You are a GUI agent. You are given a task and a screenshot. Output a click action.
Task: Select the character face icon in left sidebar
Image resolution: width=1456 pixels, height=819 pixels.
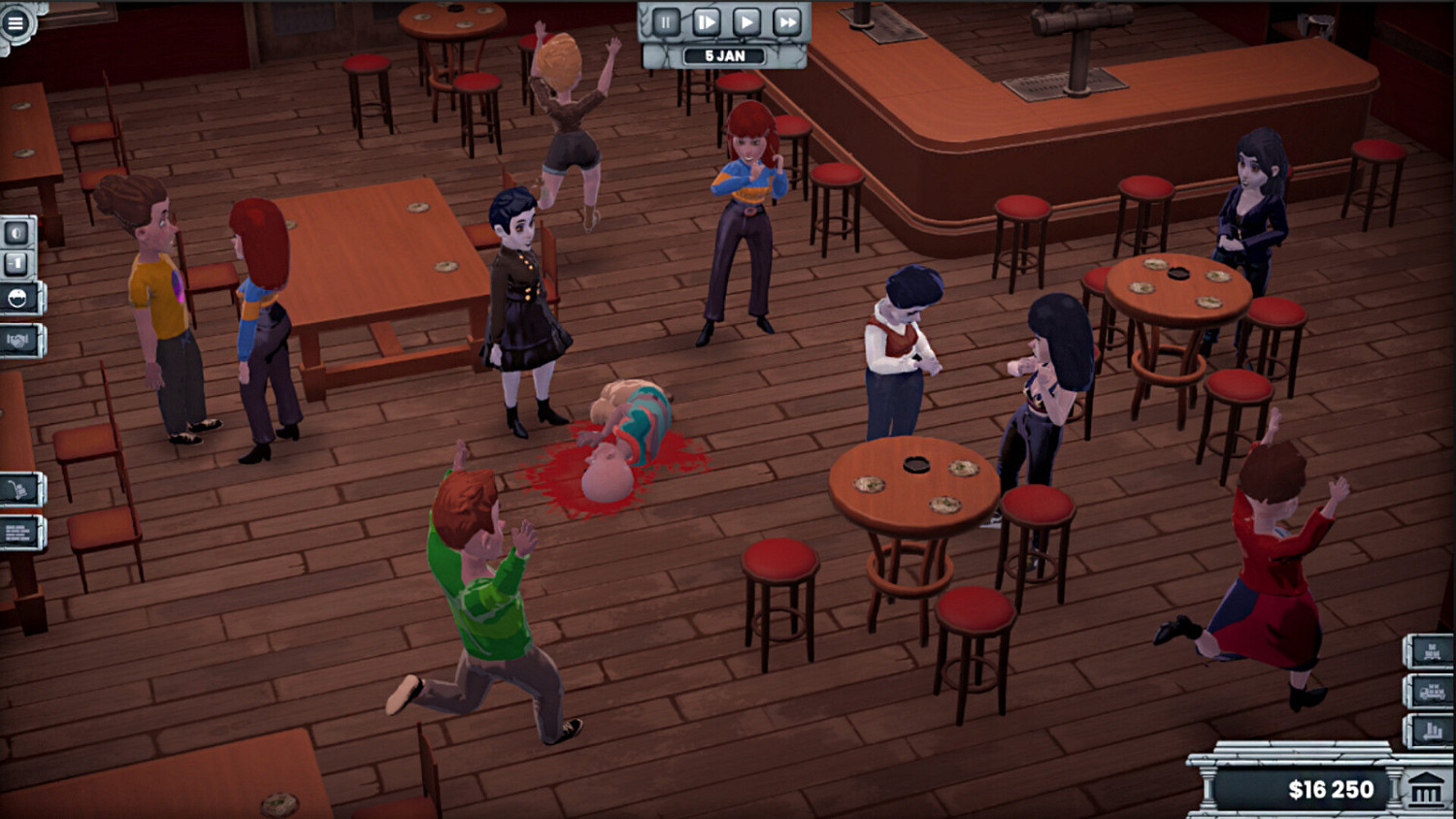[x=16, y=232]
